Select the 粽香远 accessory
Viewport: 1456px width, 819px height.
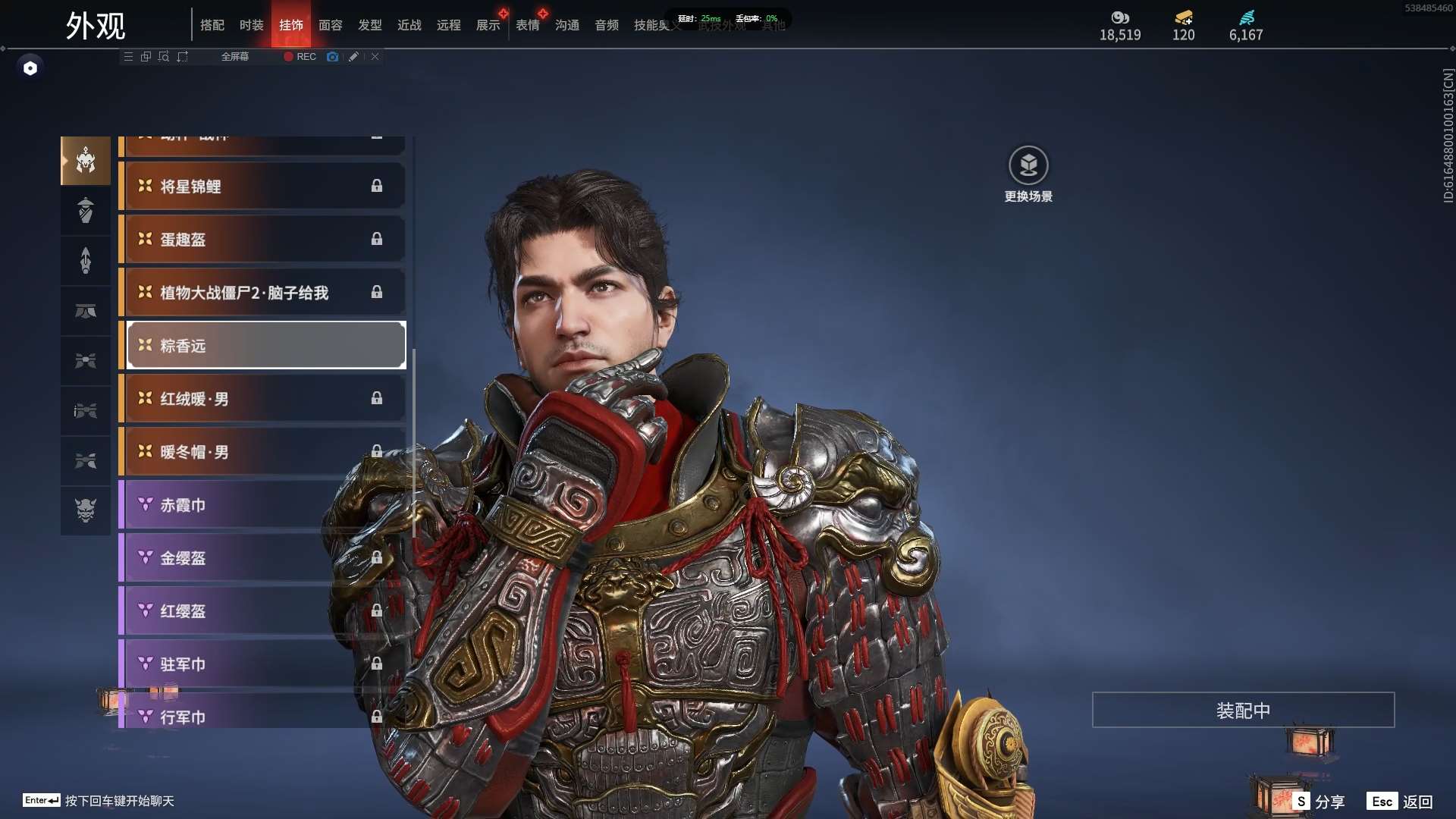tap(265, 346)
